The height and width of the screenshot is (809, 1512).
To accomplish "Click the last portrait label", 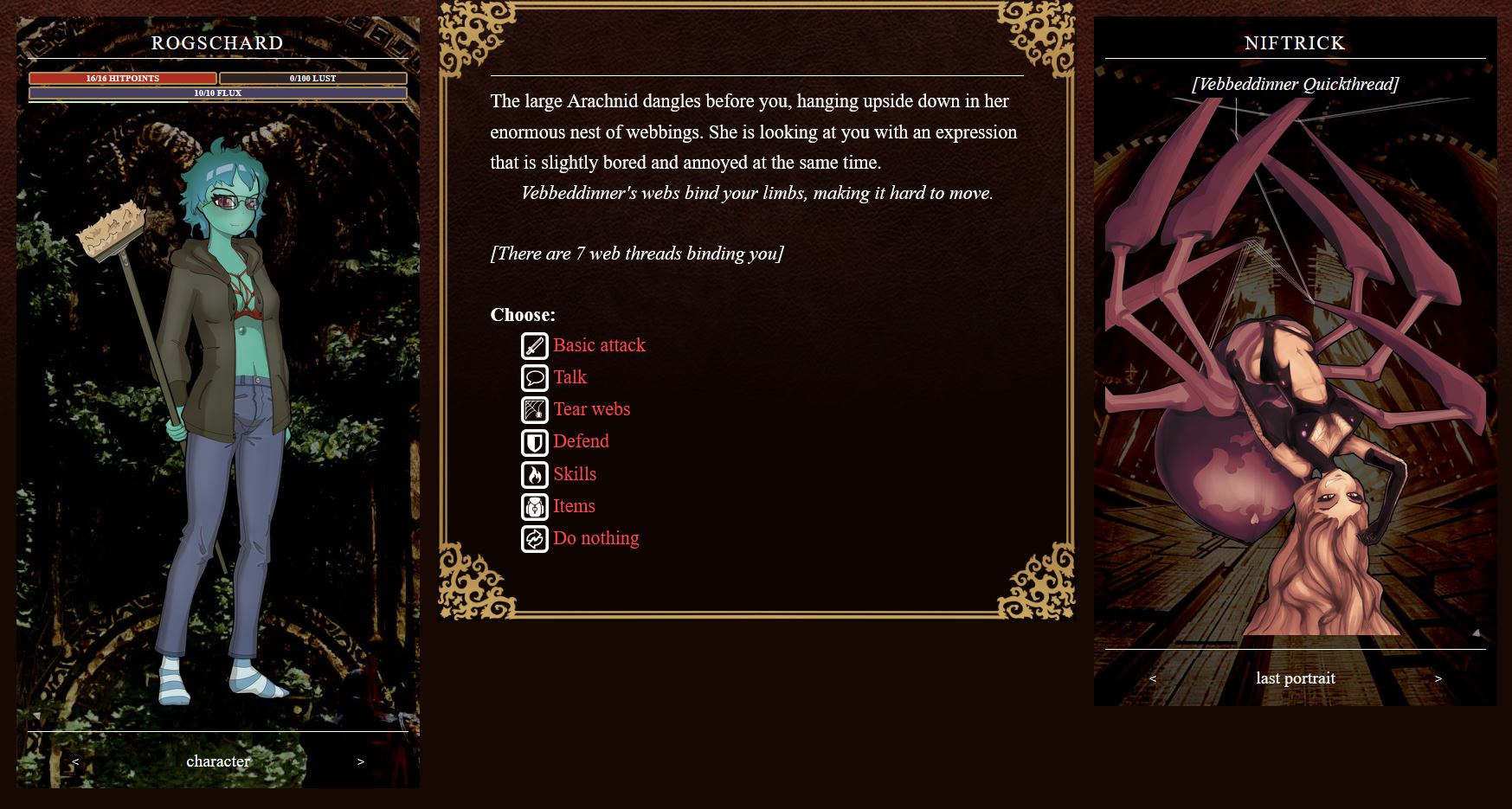I will [1296, 678].
